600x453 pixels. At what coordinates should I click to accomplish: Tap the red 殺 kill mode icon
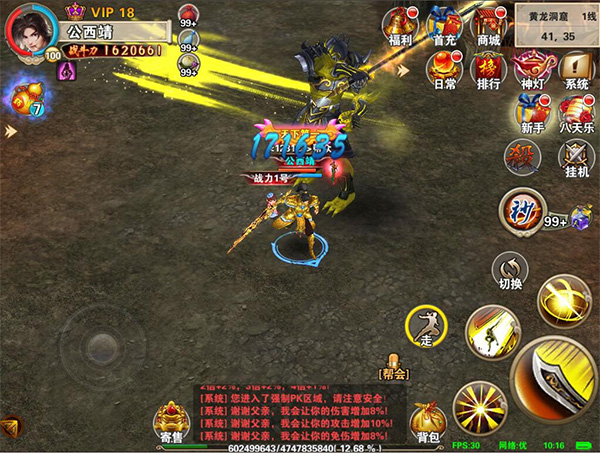[519, 155]
